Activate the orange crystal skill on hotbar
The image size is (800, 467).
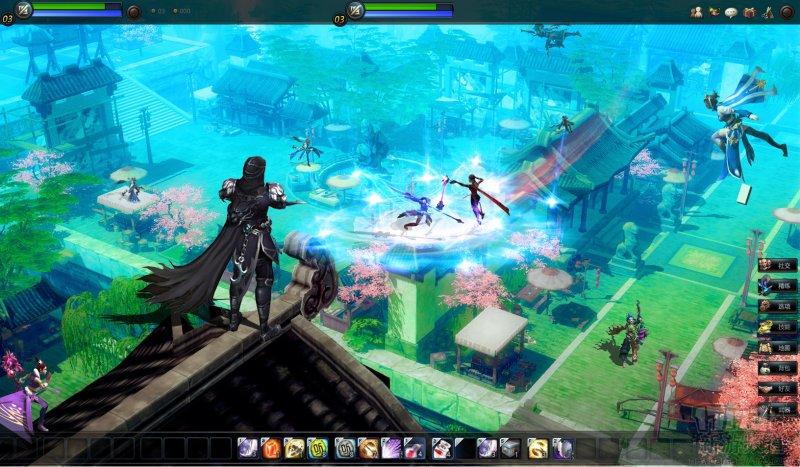tap(270, 448)
